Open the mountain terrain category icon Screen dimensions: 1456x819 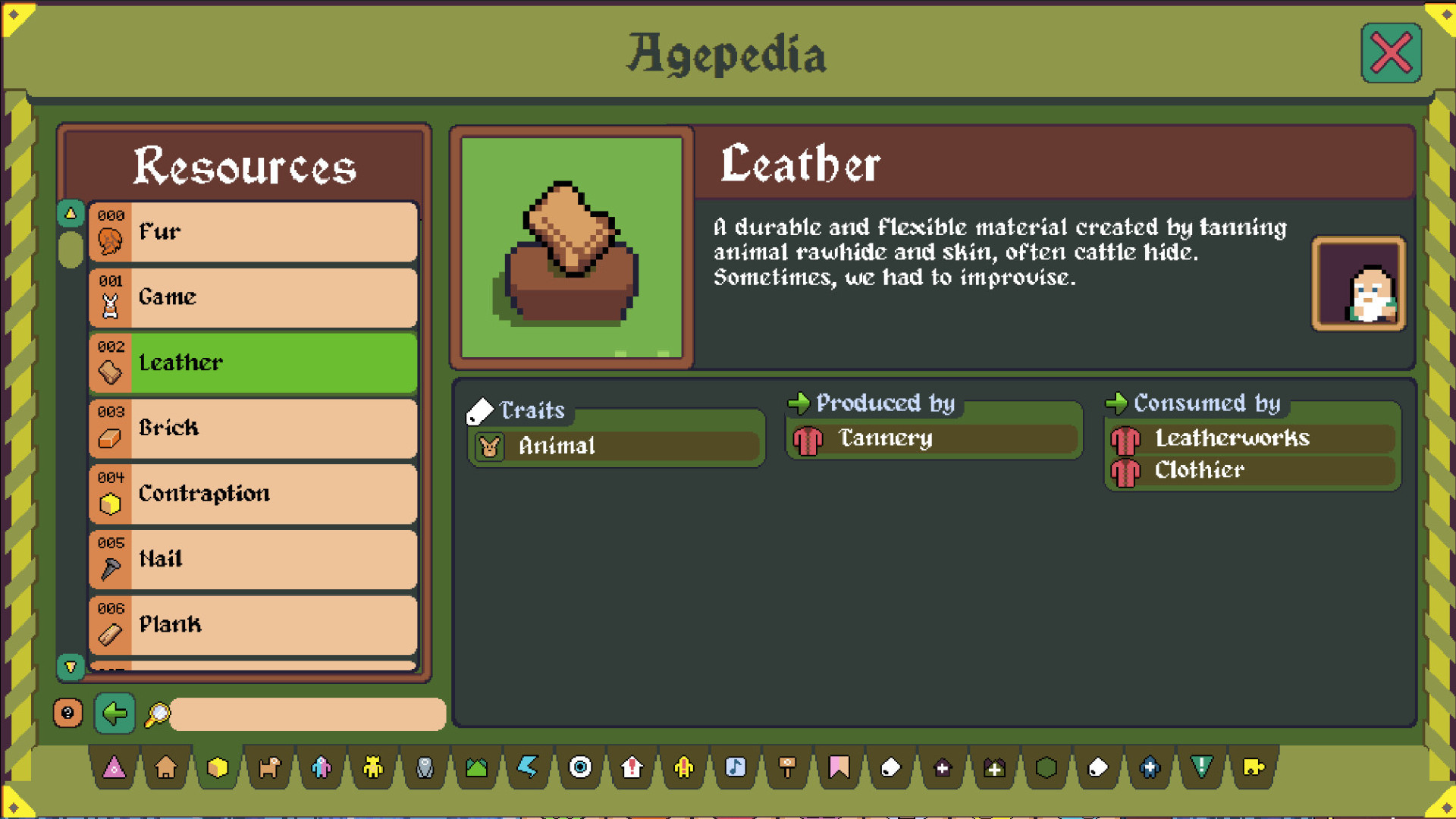pyautogui.click(x=476, y=768)
